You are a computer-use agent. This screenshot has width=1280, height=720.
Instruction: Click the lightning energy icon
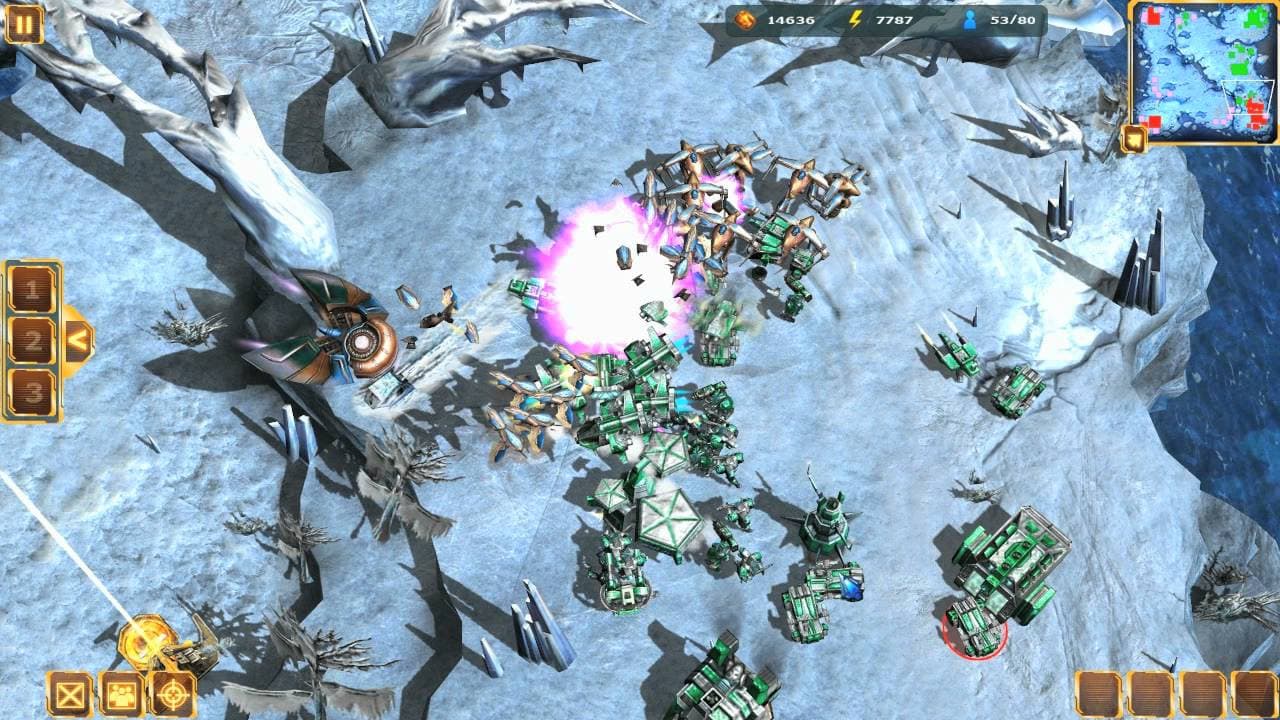pyautogui.click(x=855, y=17)
